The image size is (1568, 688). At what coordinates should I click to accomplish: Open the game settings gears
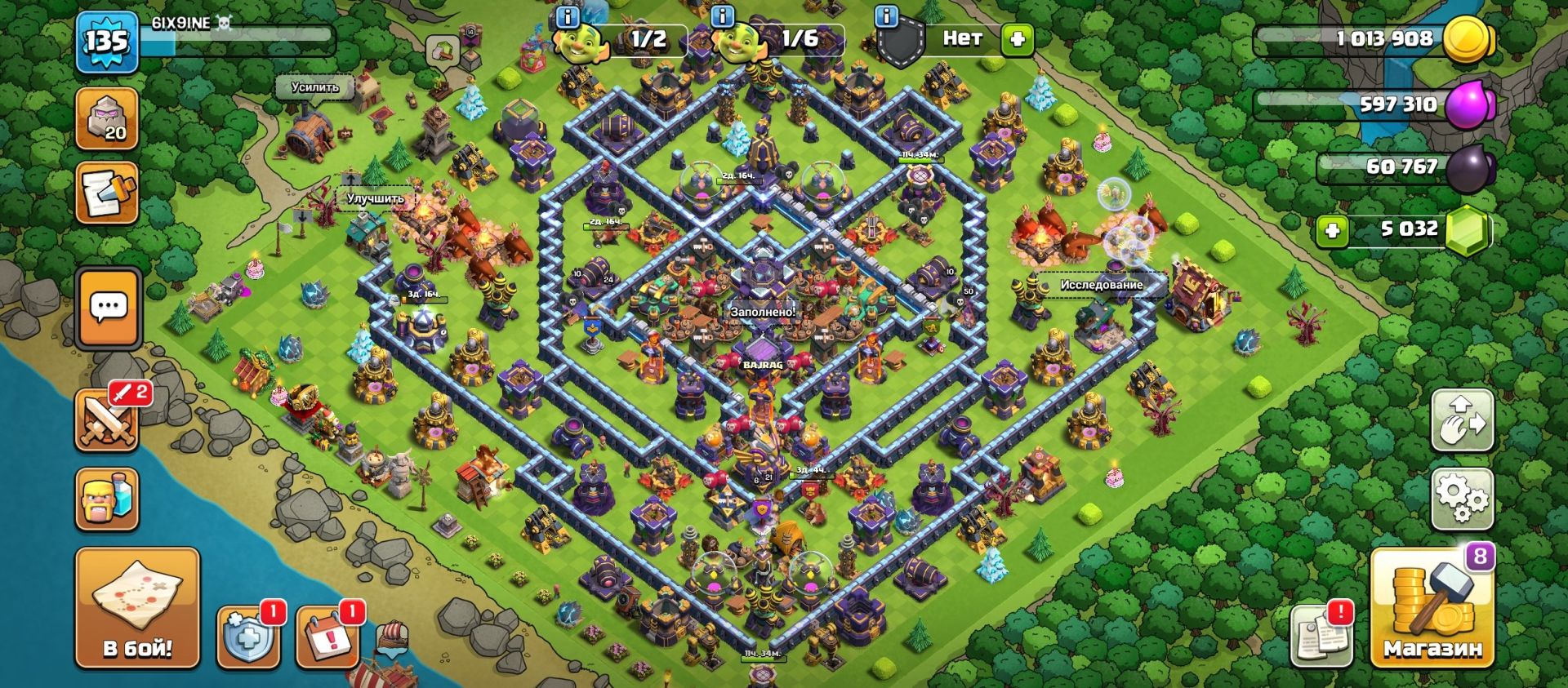(1462, 498)
